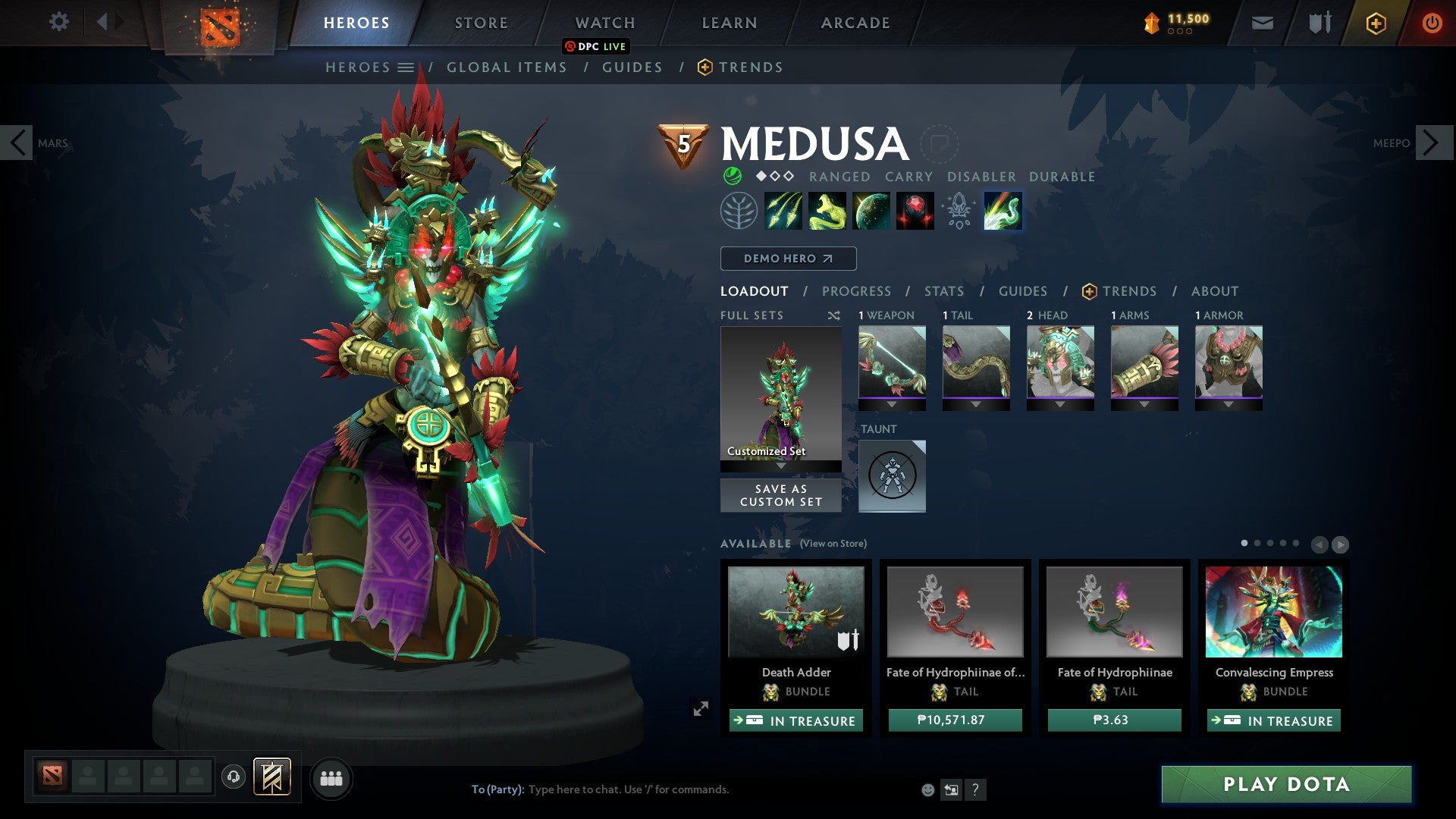Open the settings gear in top left
1456x819 pixels.
click(59, 22)
